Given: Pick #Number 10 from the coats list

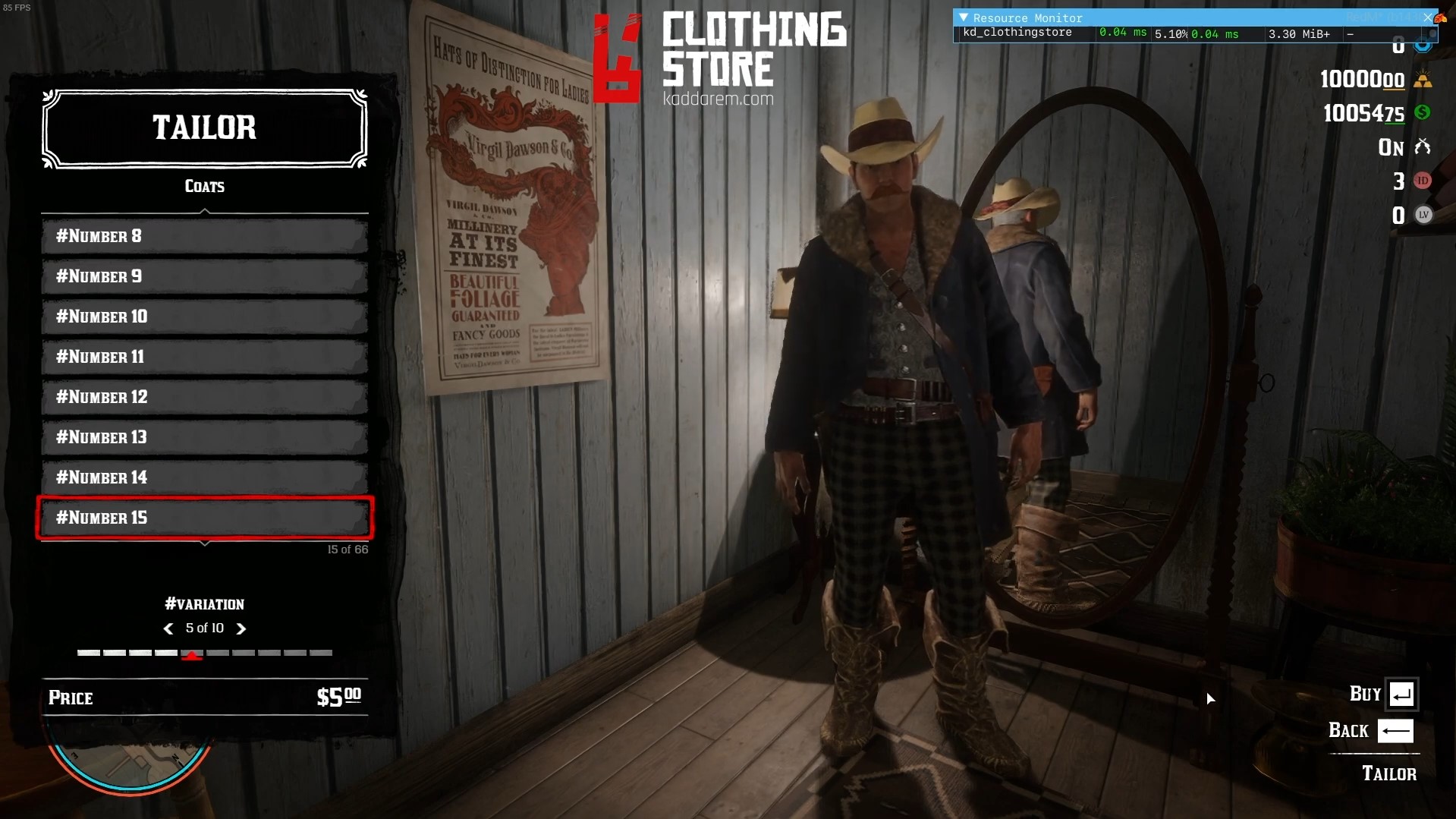Looking at the screenshot, I should pyautogui.click(x=205, y=317).
